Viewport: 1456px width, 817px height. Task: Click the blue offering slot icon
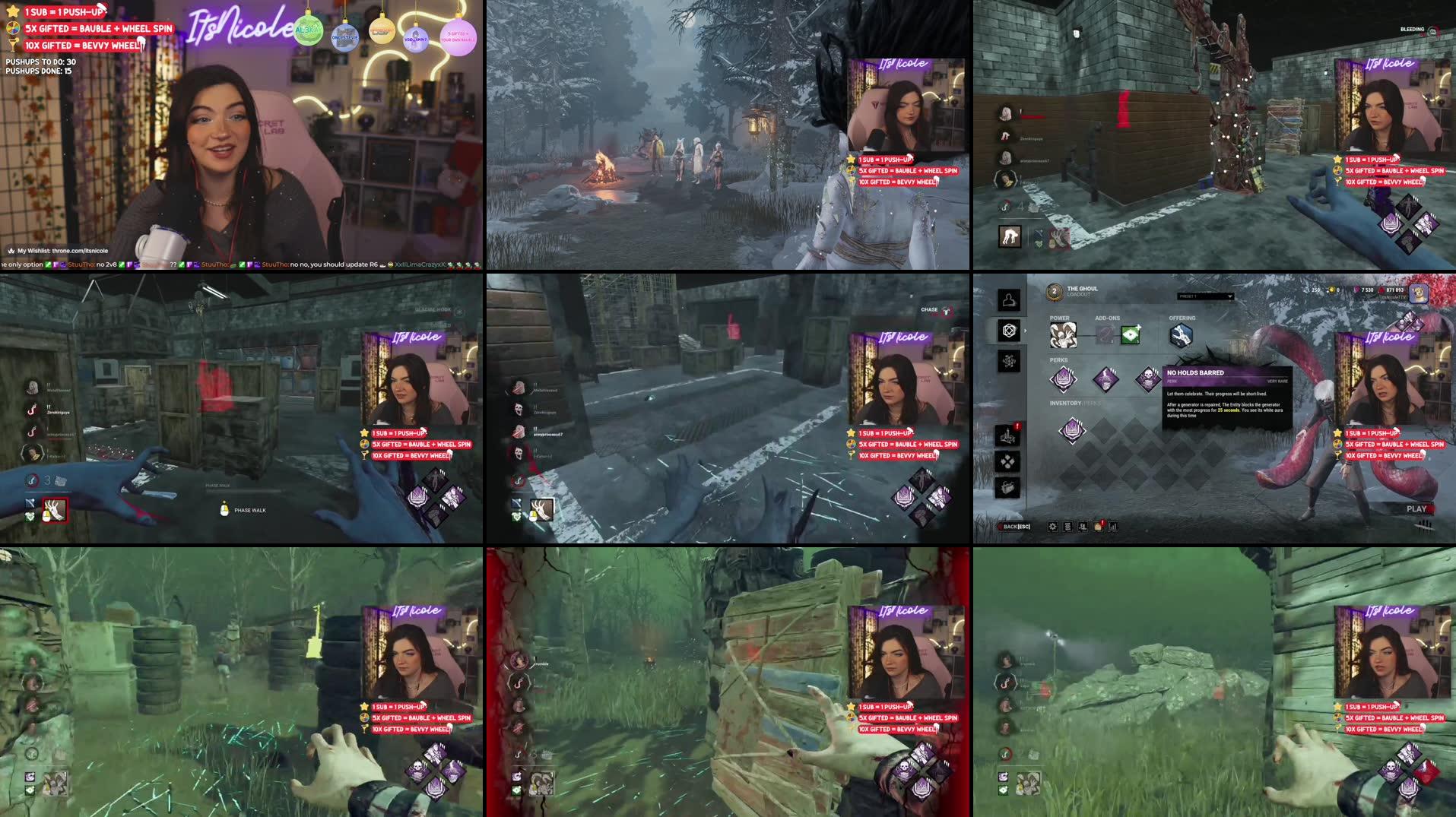click(x=1181, y=334)
